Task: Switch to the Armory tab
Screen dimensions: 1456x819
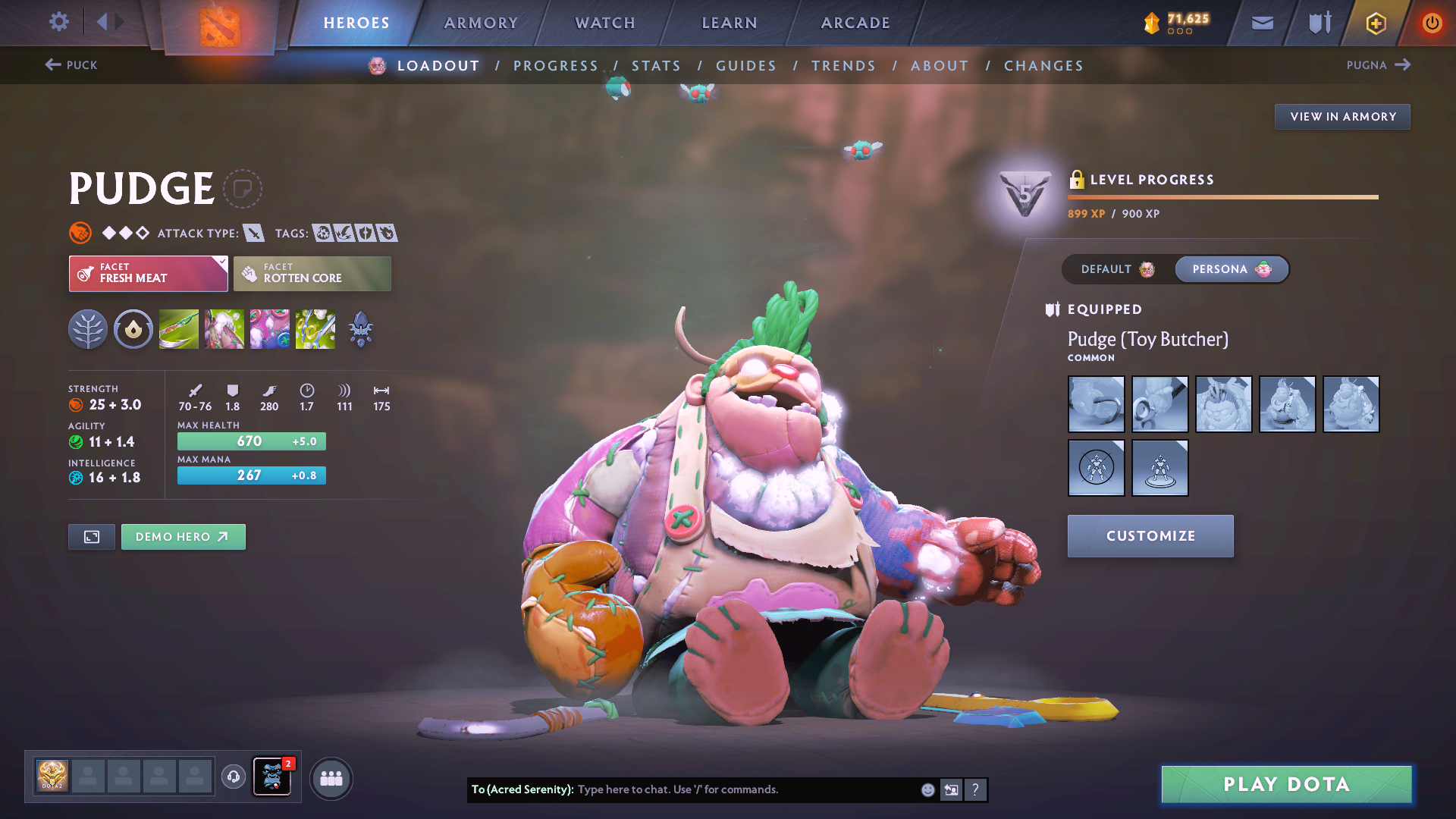Action: (x=481, y=23)
